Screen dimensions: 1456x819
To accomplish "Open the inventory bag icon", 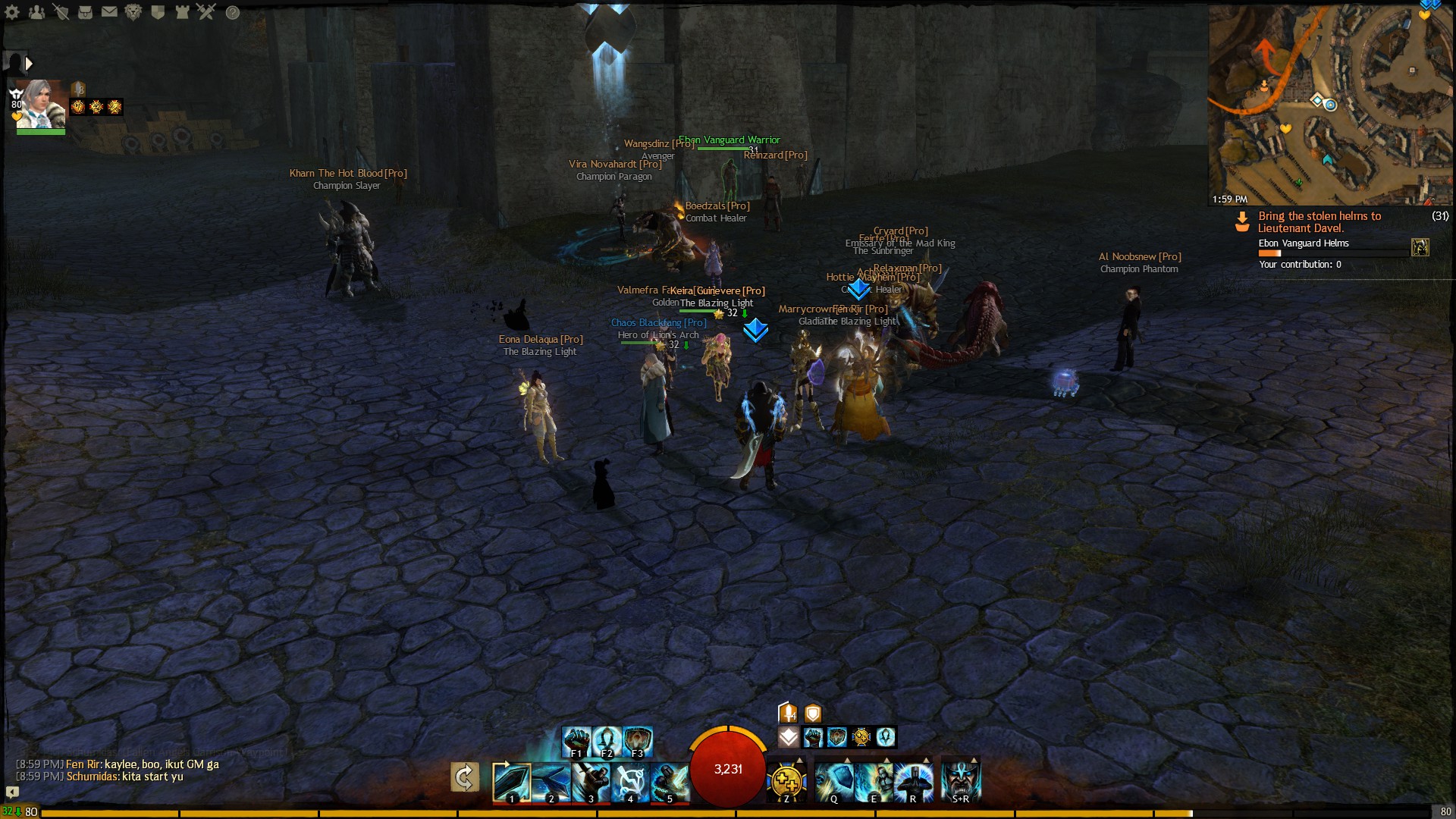I will [x=85, y=12].
